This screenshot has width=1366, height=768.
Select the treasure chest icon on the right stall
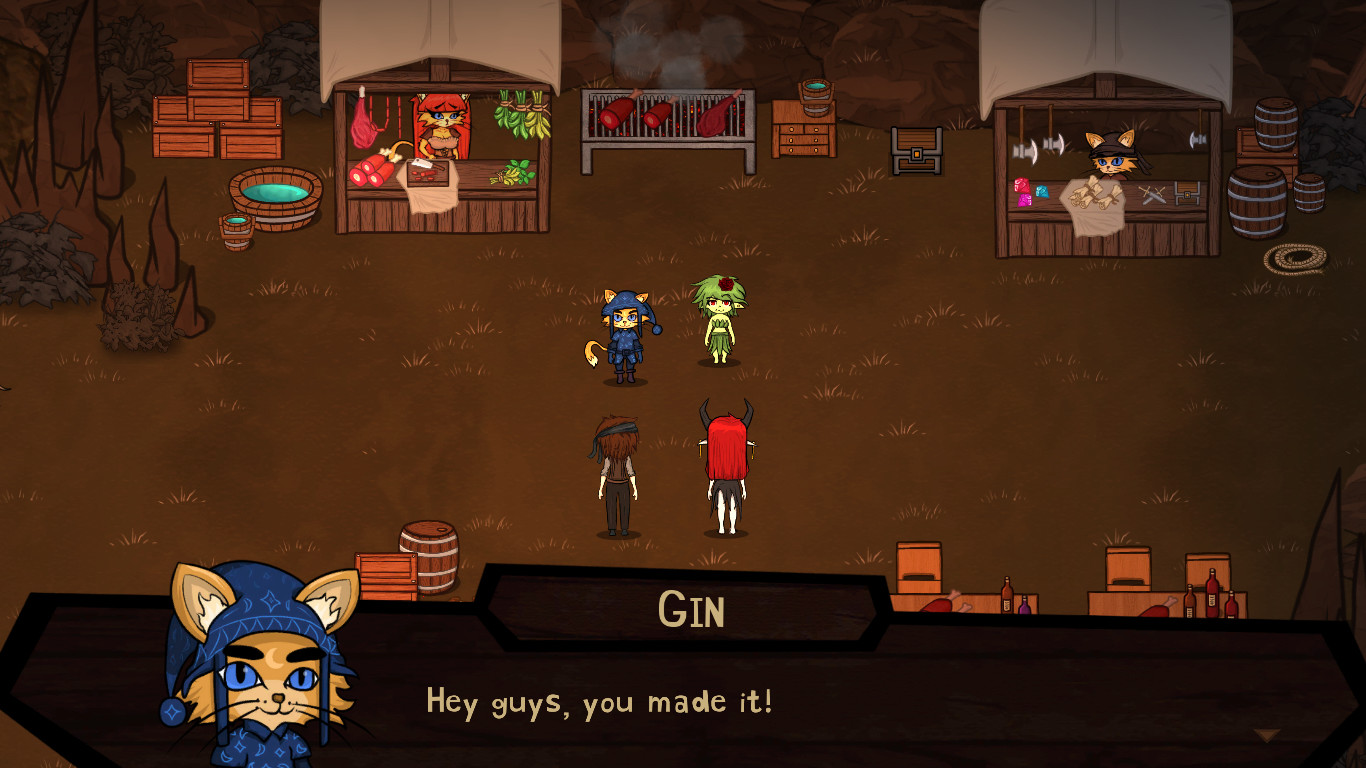pos(1187,194)
